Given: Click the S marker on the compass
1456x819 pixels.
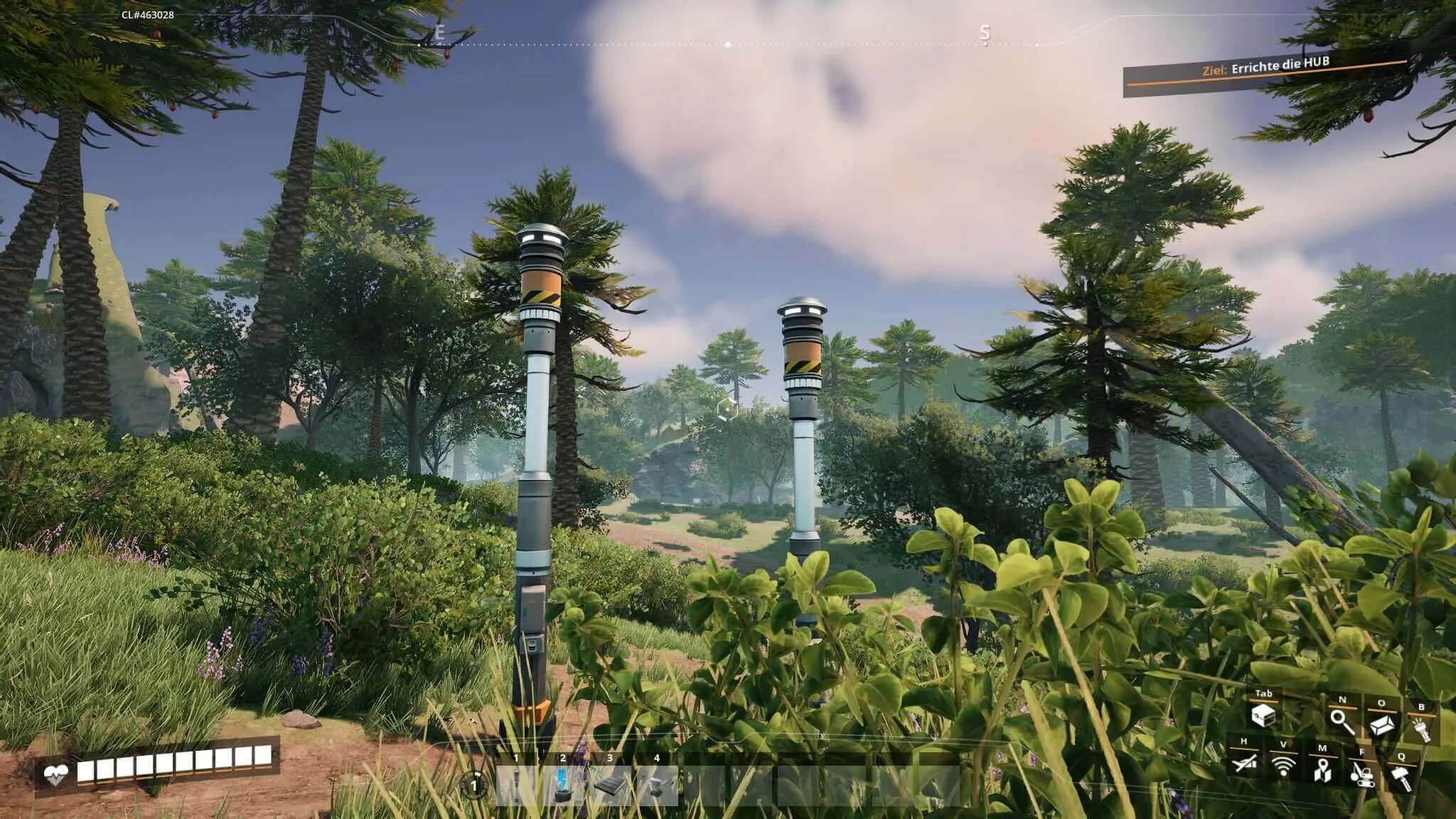Looking at the screenshot, I should [x=985, y=33].
